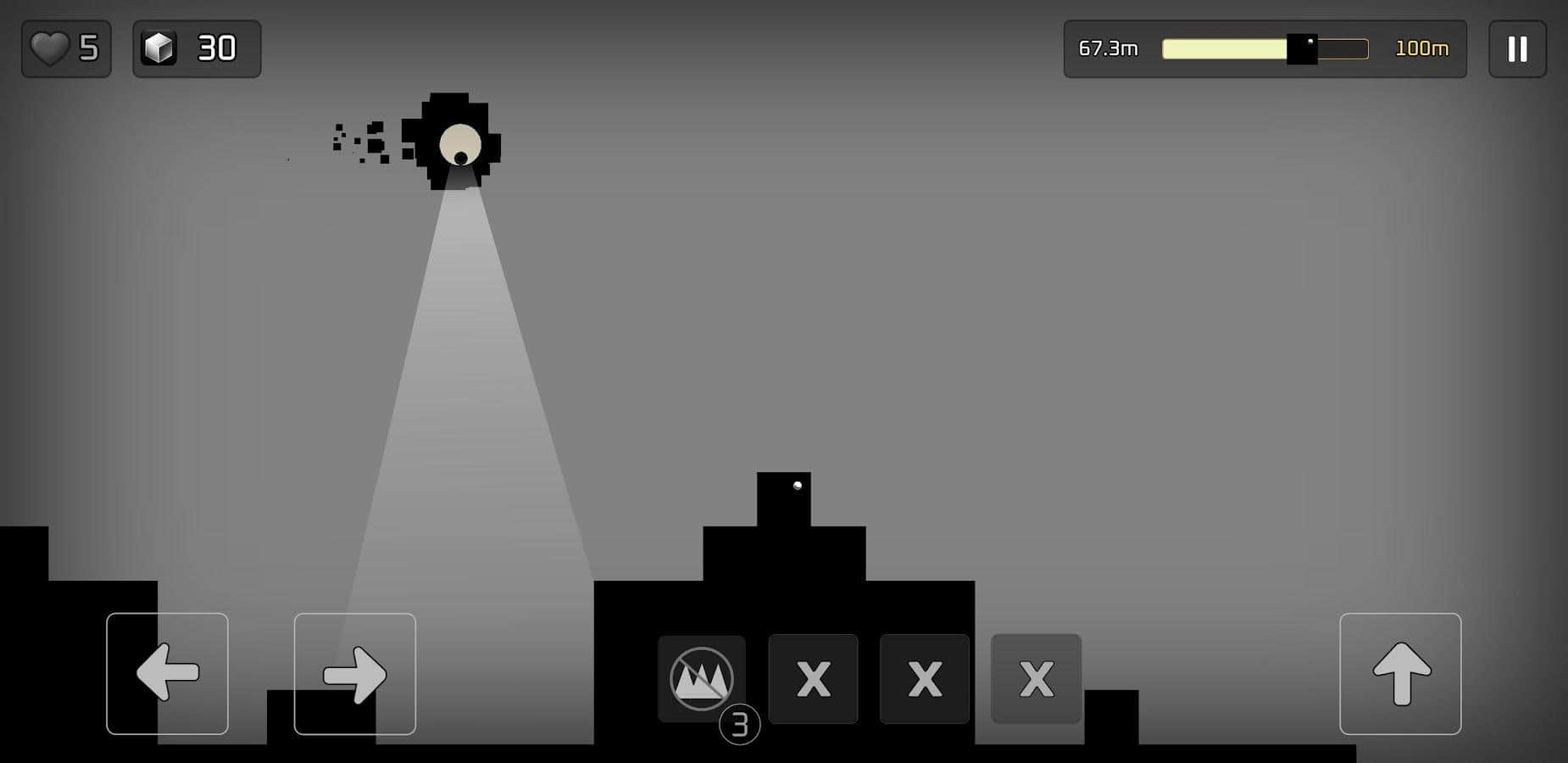Tap the player marker on the progress bar
The height and width of the screenshot is (763, 1568).
point(1302,48)
